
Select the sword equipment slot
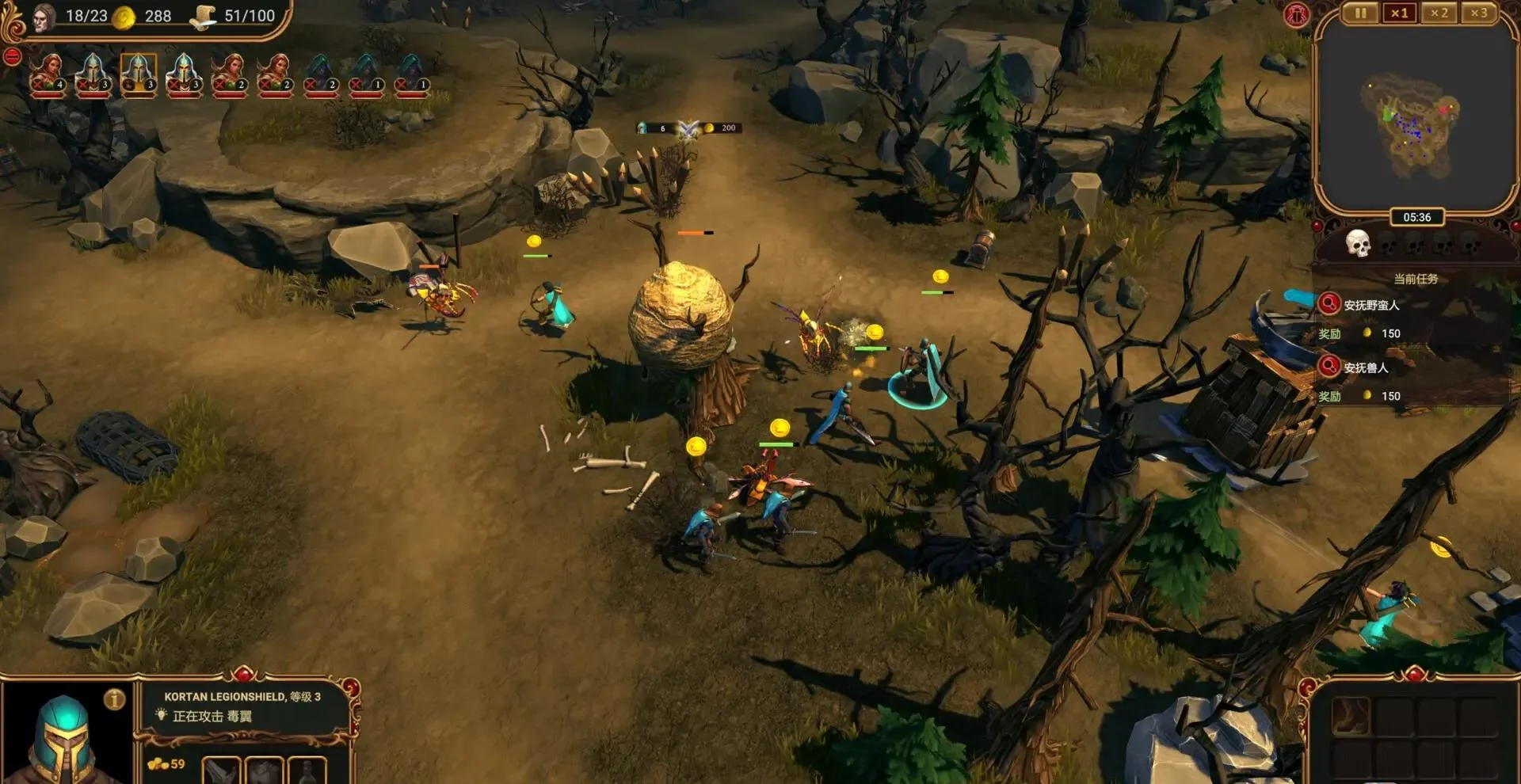click(221, 771)
